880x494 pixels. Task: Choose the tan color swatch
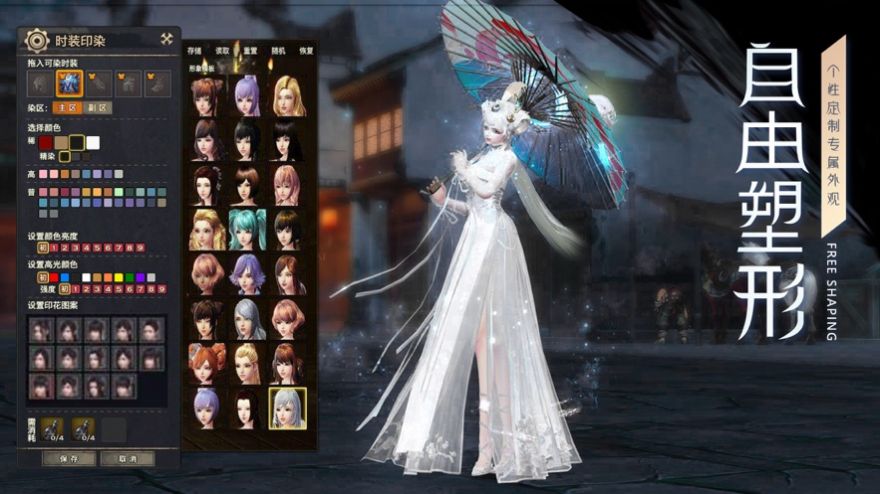point(62,143)
